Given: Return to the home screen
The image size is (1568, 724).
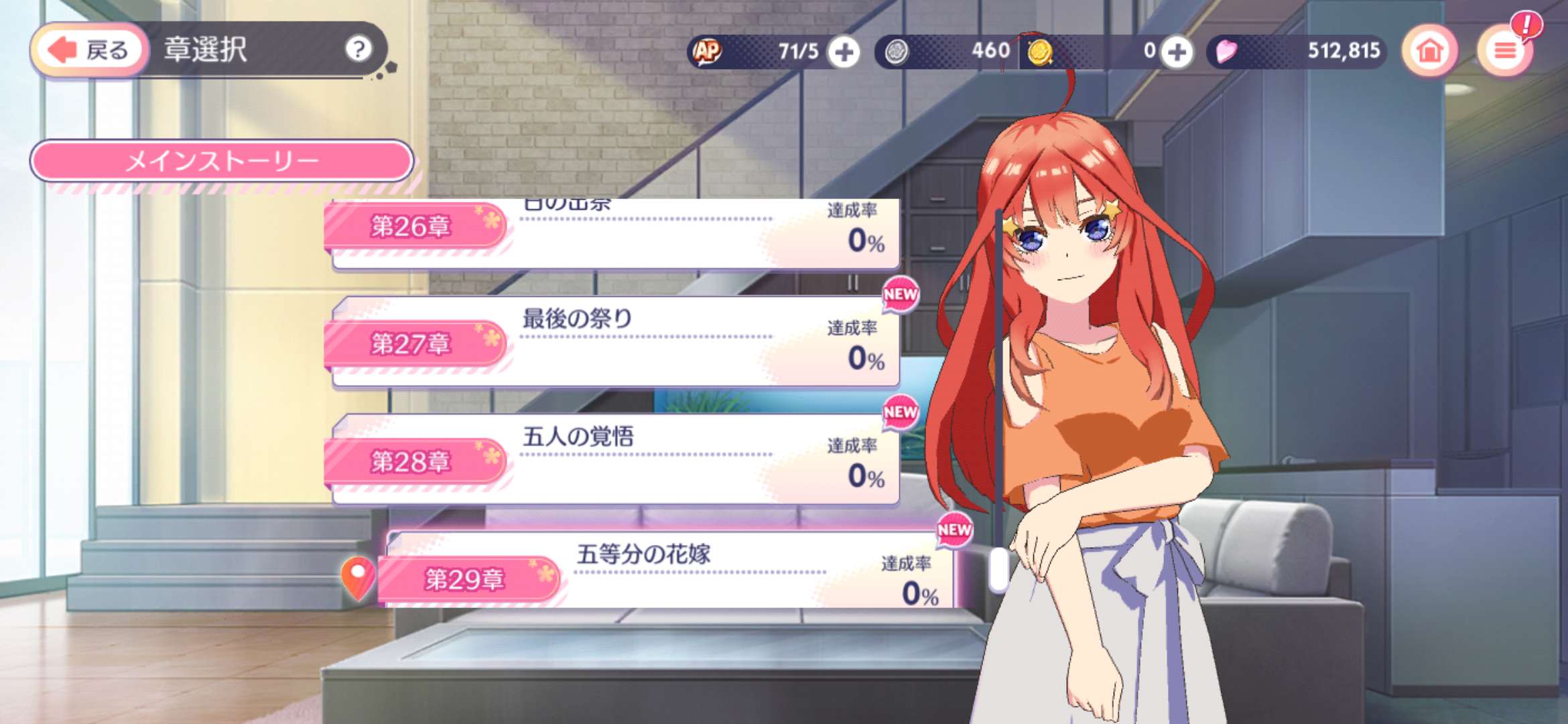Looking at the screenshot, I should pyautogui.click(x=1429, y=51).
